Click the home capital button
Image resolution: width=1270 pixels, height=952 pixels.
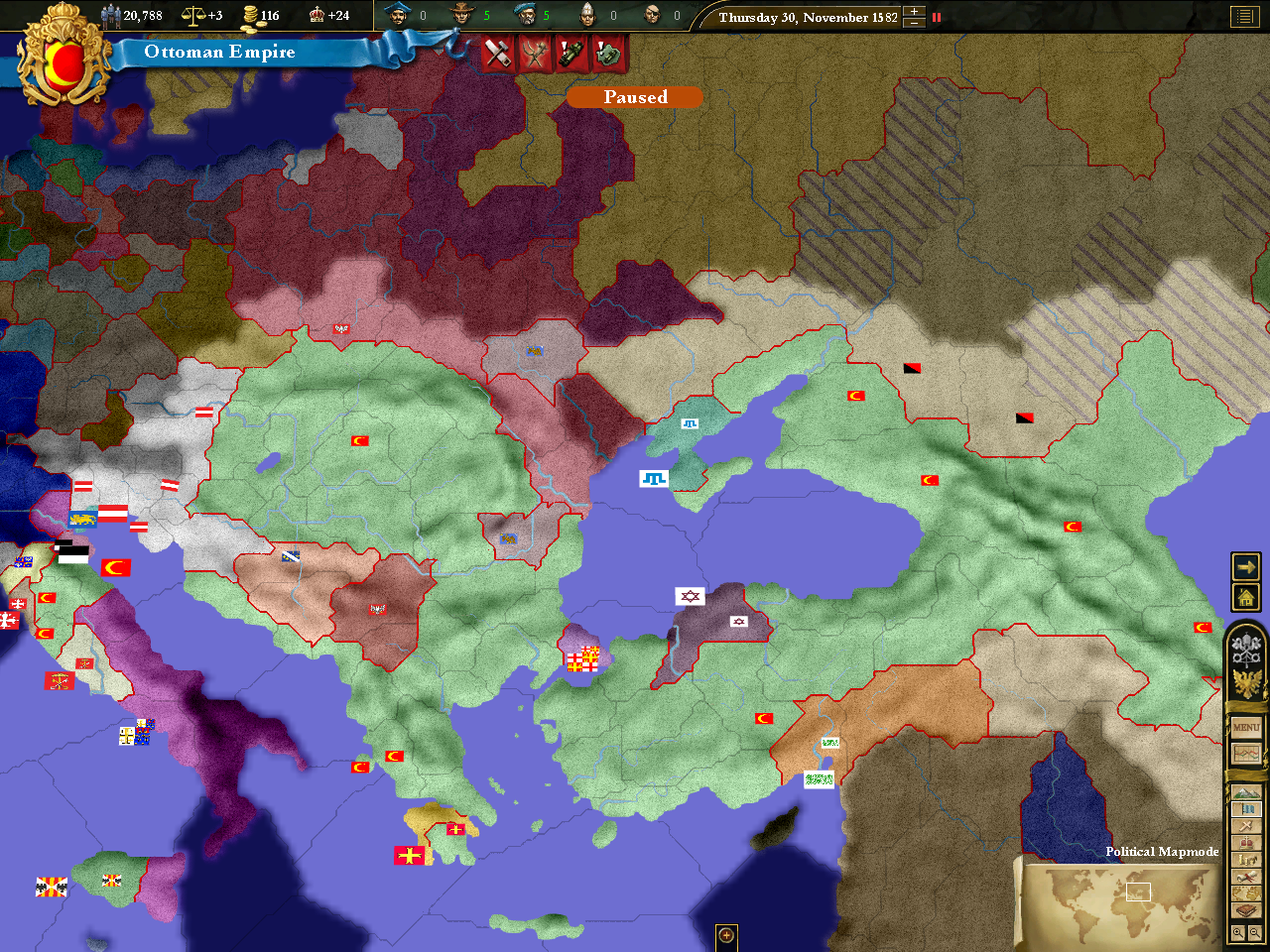pos(1245,597)
